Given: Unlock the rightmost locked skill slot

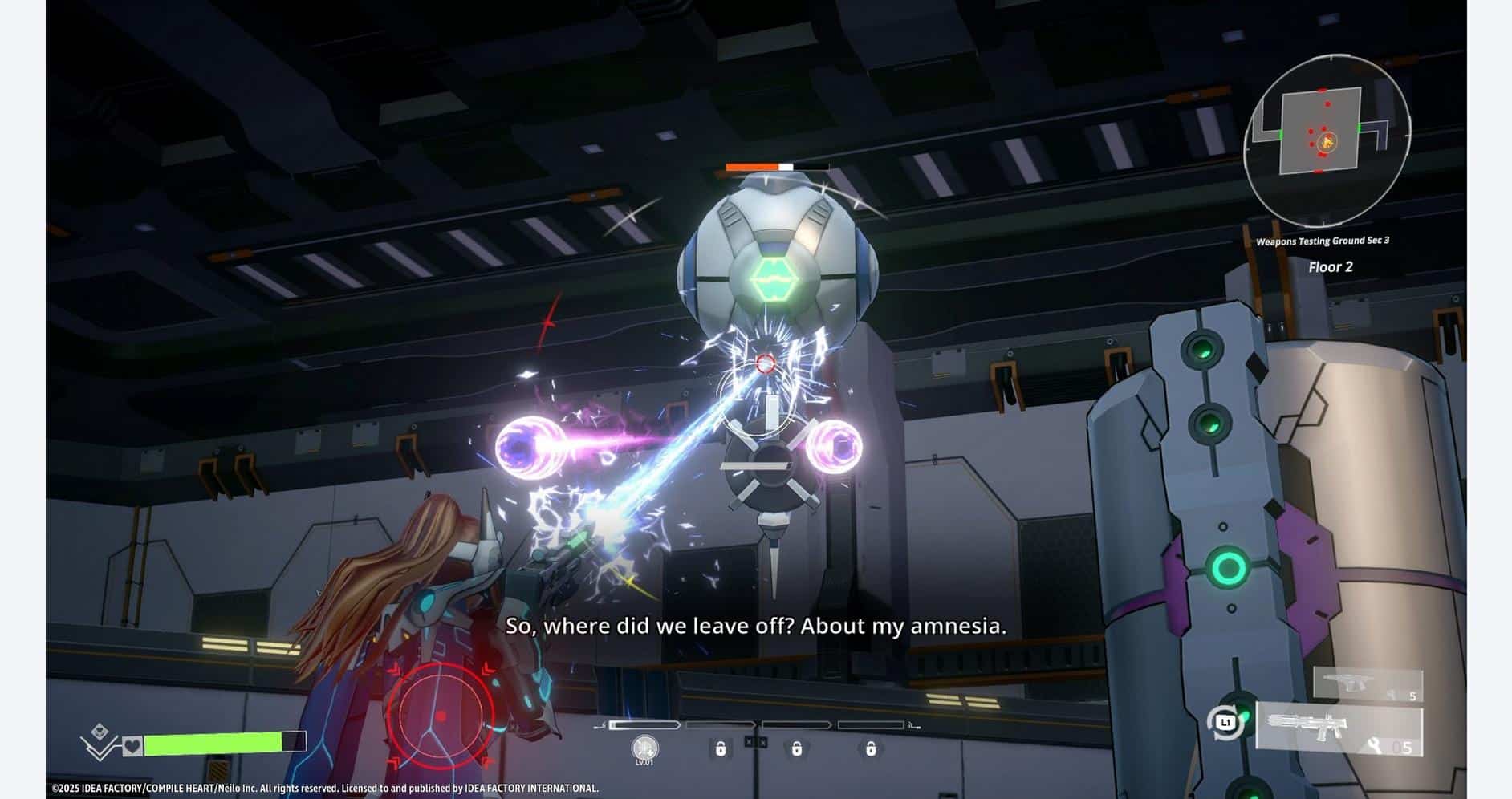Looking at the screenshot, I should tap(871, 749).
